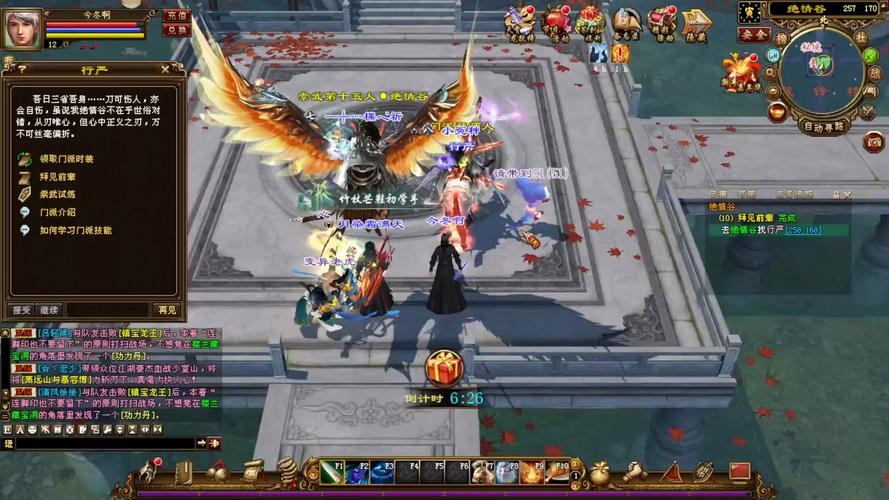Screen dimensions: 889x500
Task: Click the 再见 goodbye button
Action: click(166, 310)
